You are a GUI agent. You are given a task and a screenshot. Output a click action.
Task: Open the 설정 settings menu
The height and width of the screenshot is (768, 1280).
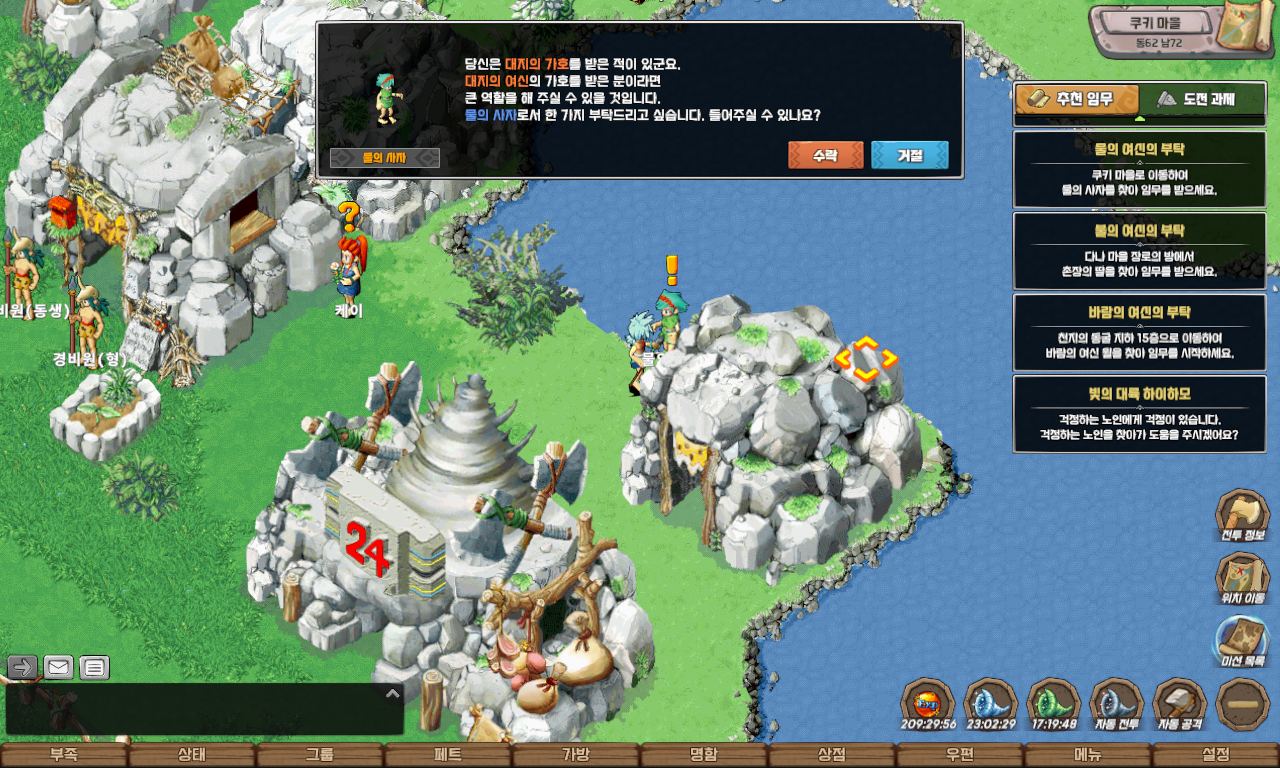click(x=1216, y=756)
